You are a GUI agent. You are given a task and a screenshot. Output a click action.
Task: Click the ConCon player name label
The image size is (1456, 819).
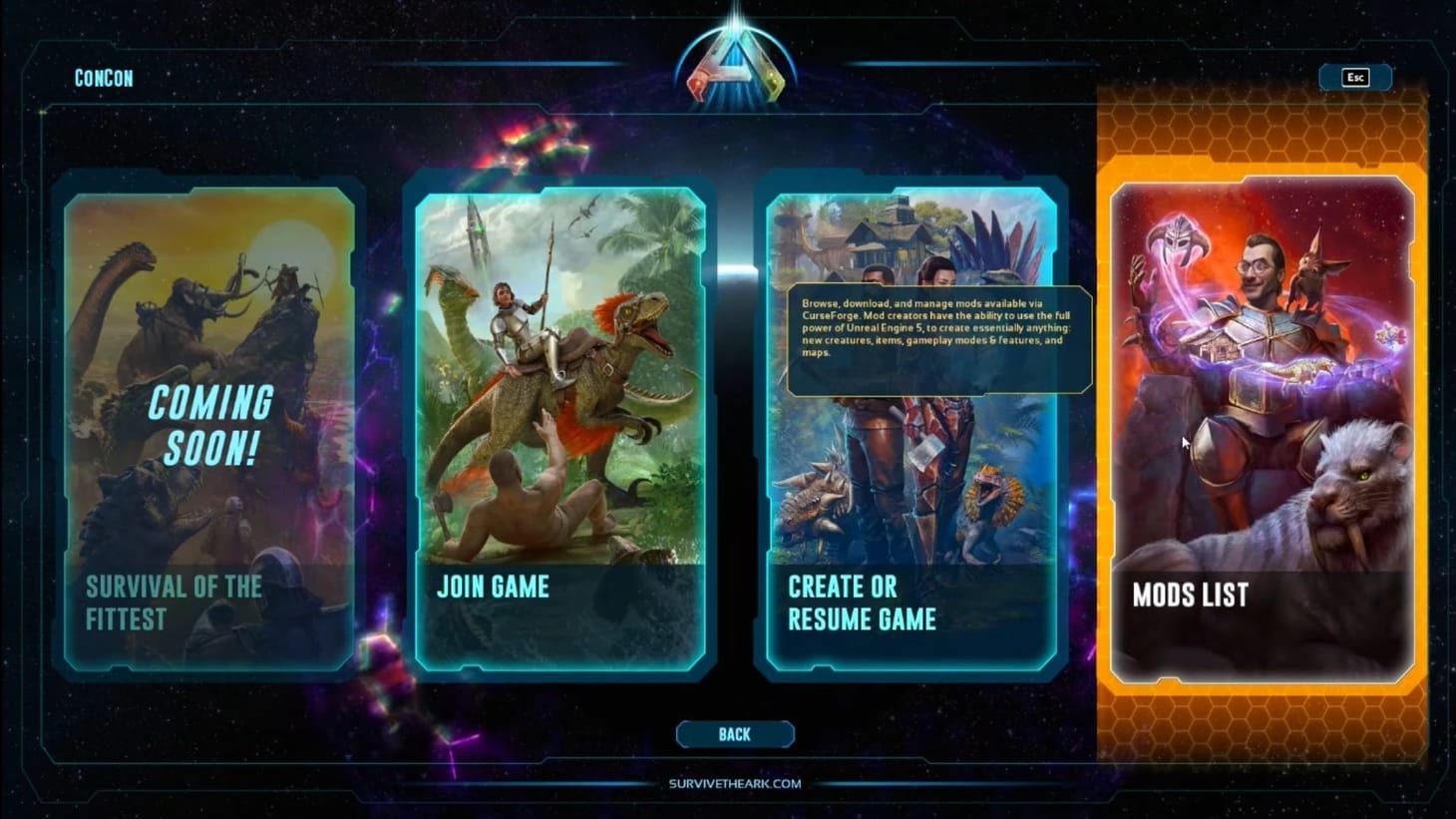pyautogui.click(x=103, y=78)
